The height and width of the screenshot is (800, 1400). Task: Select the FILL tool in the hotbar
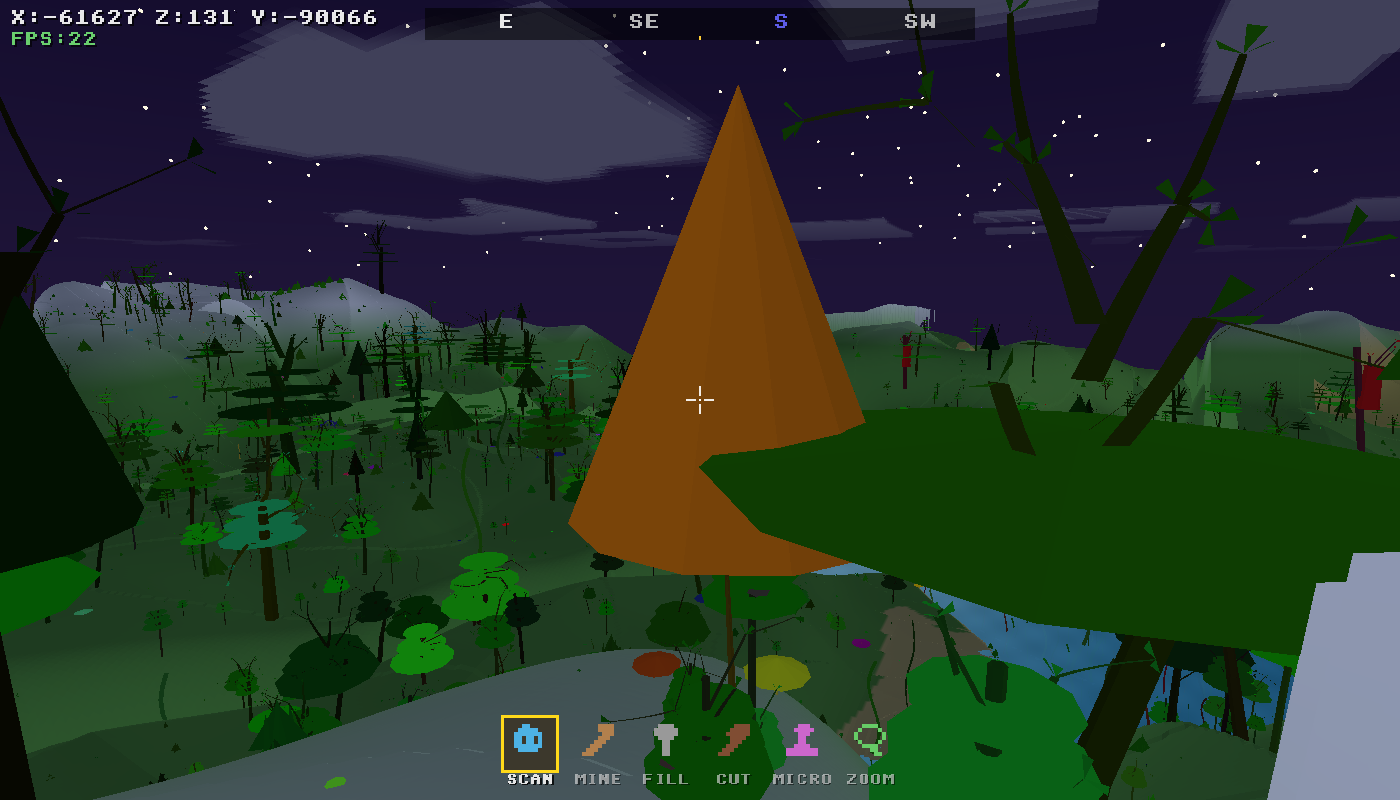coord(666,741)
